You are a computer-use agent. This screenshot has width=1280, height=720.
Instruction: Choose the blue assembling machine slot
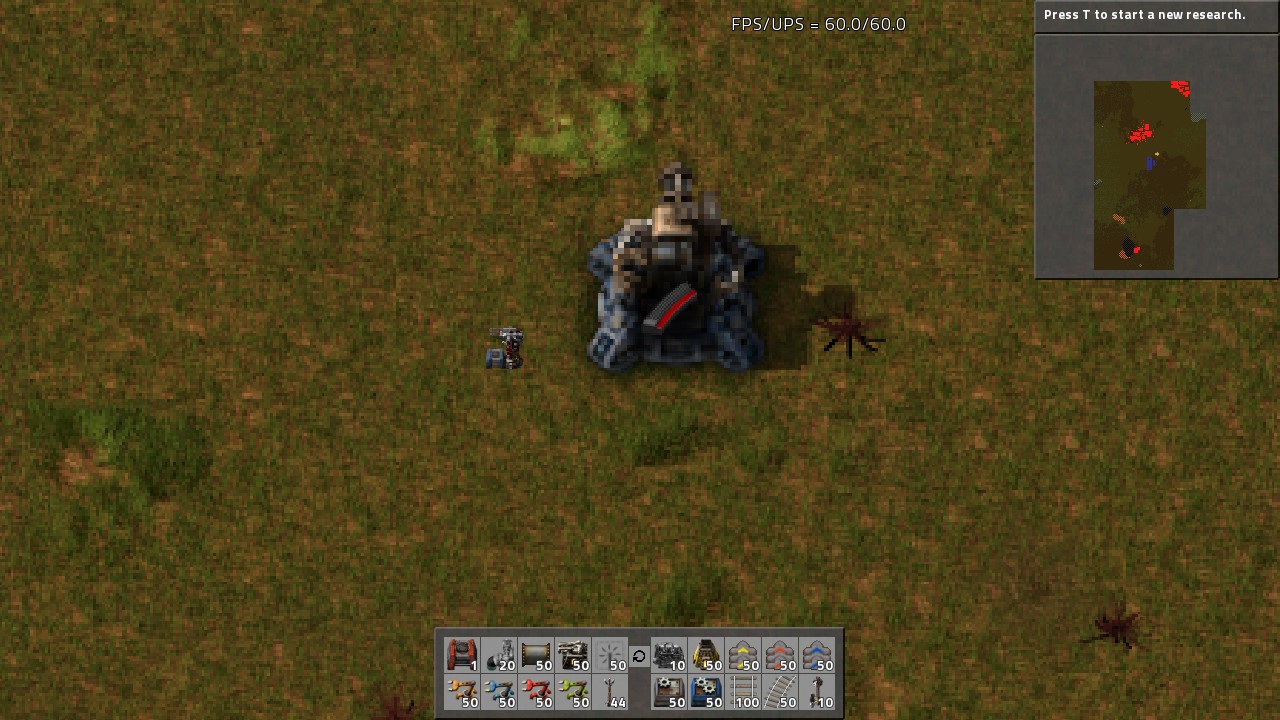point(706,692)
